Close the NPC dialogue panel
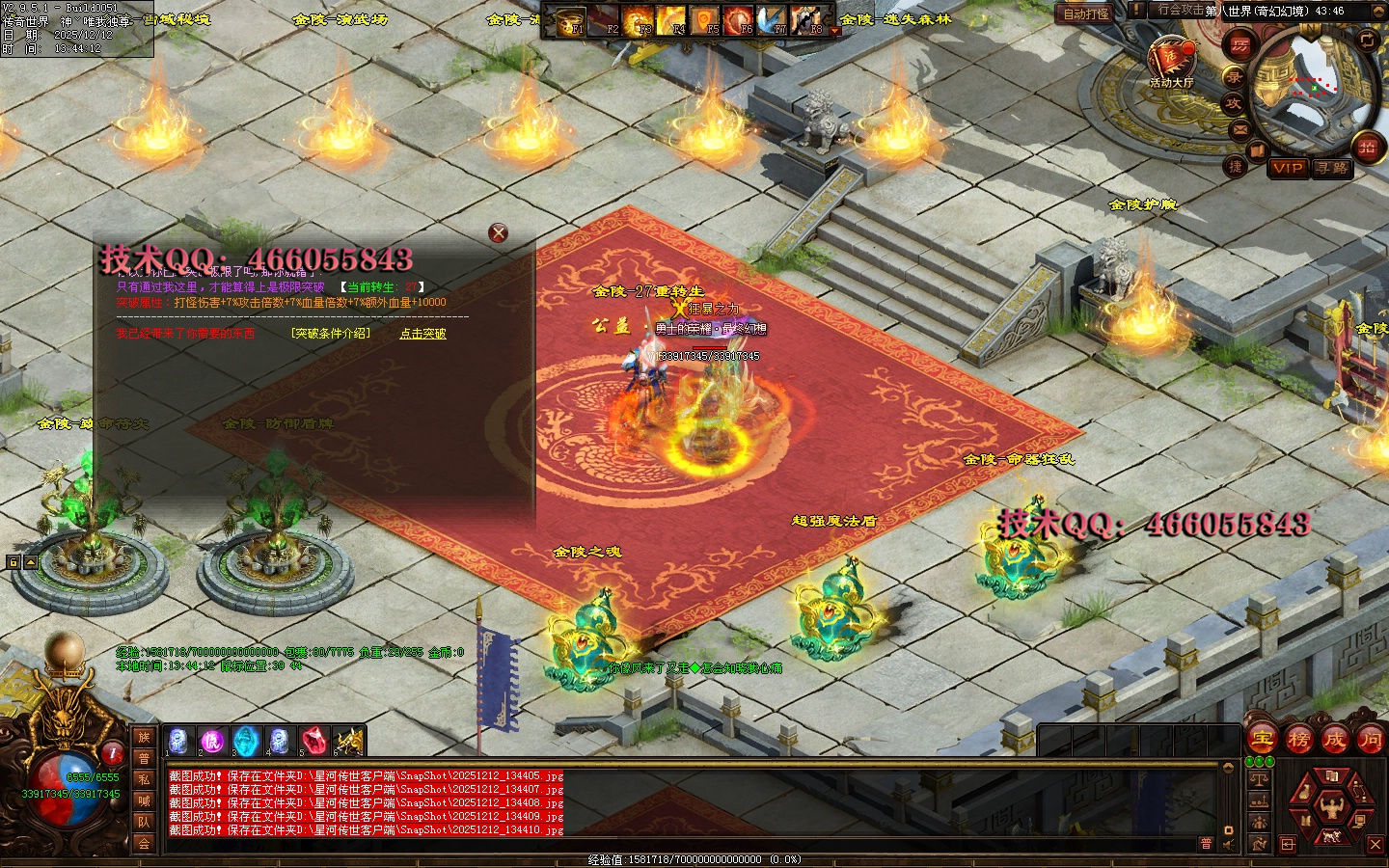 tap(498, 232)
